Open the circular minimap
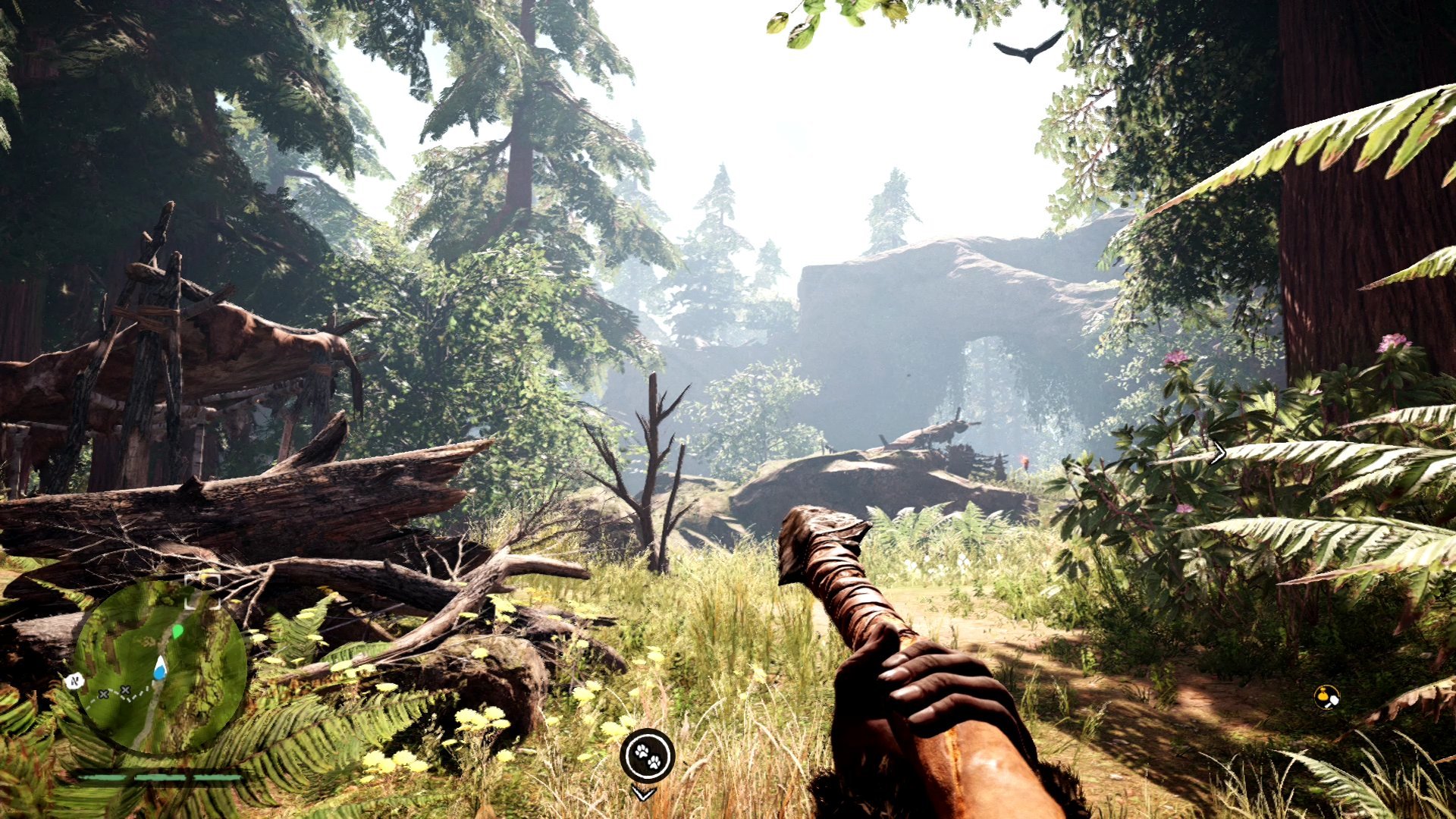 (x=160, y=667)
